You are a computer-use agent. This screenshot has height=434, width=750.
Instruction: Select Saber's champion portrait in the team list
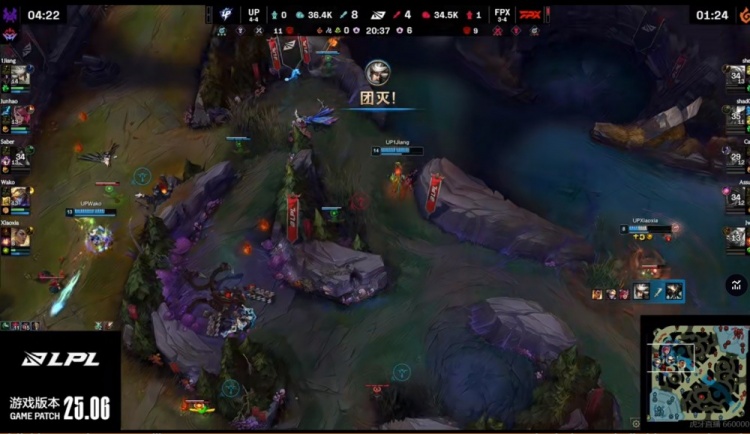20,156
